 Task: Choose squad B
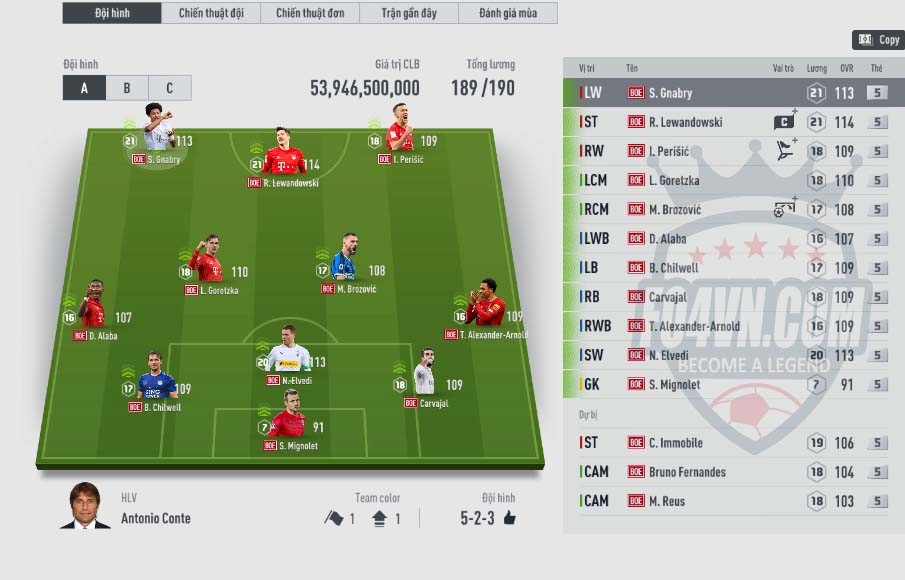tap(127, 88)
